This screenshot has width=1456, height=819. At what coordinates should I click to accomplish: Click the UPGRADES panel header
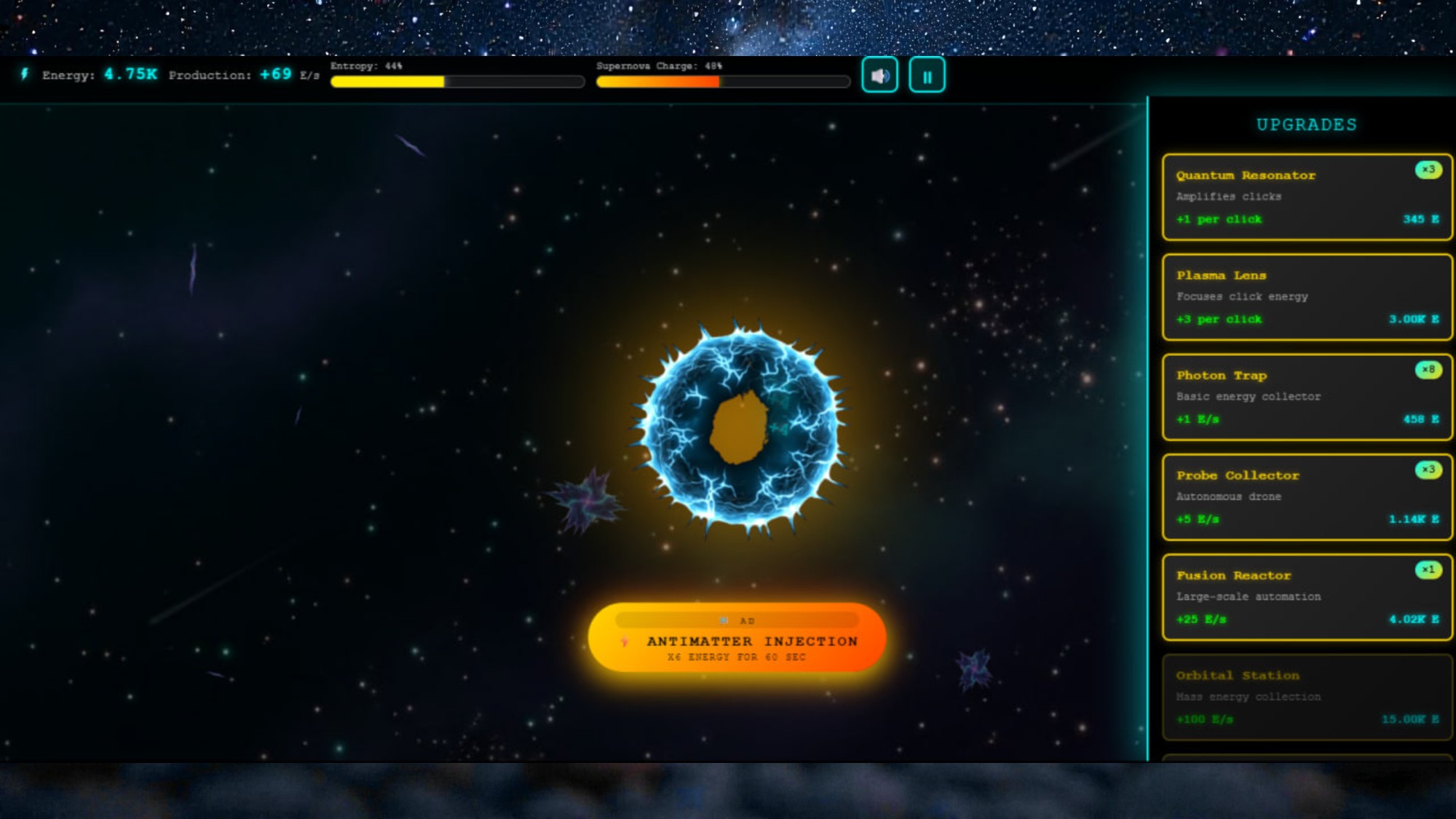pos(1305,124)
